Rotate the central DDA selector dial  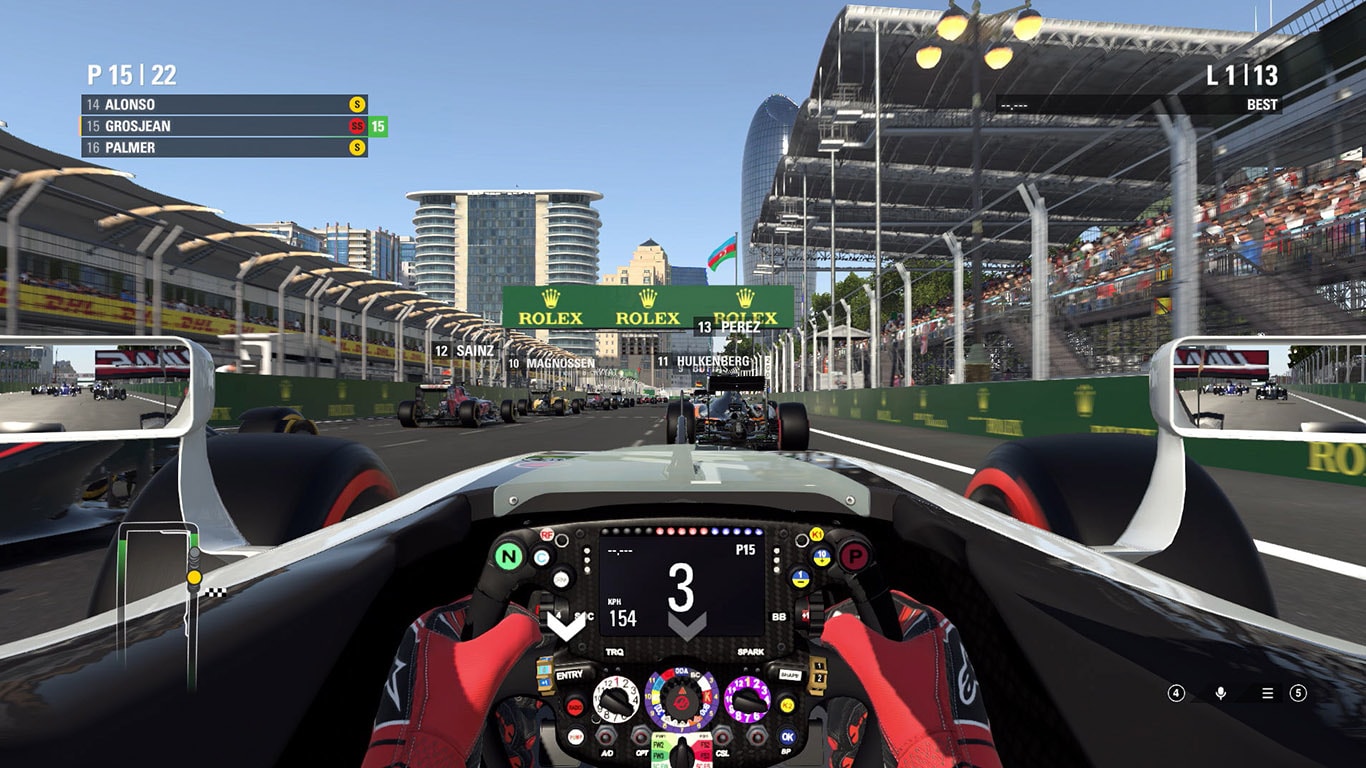(683, 703)
